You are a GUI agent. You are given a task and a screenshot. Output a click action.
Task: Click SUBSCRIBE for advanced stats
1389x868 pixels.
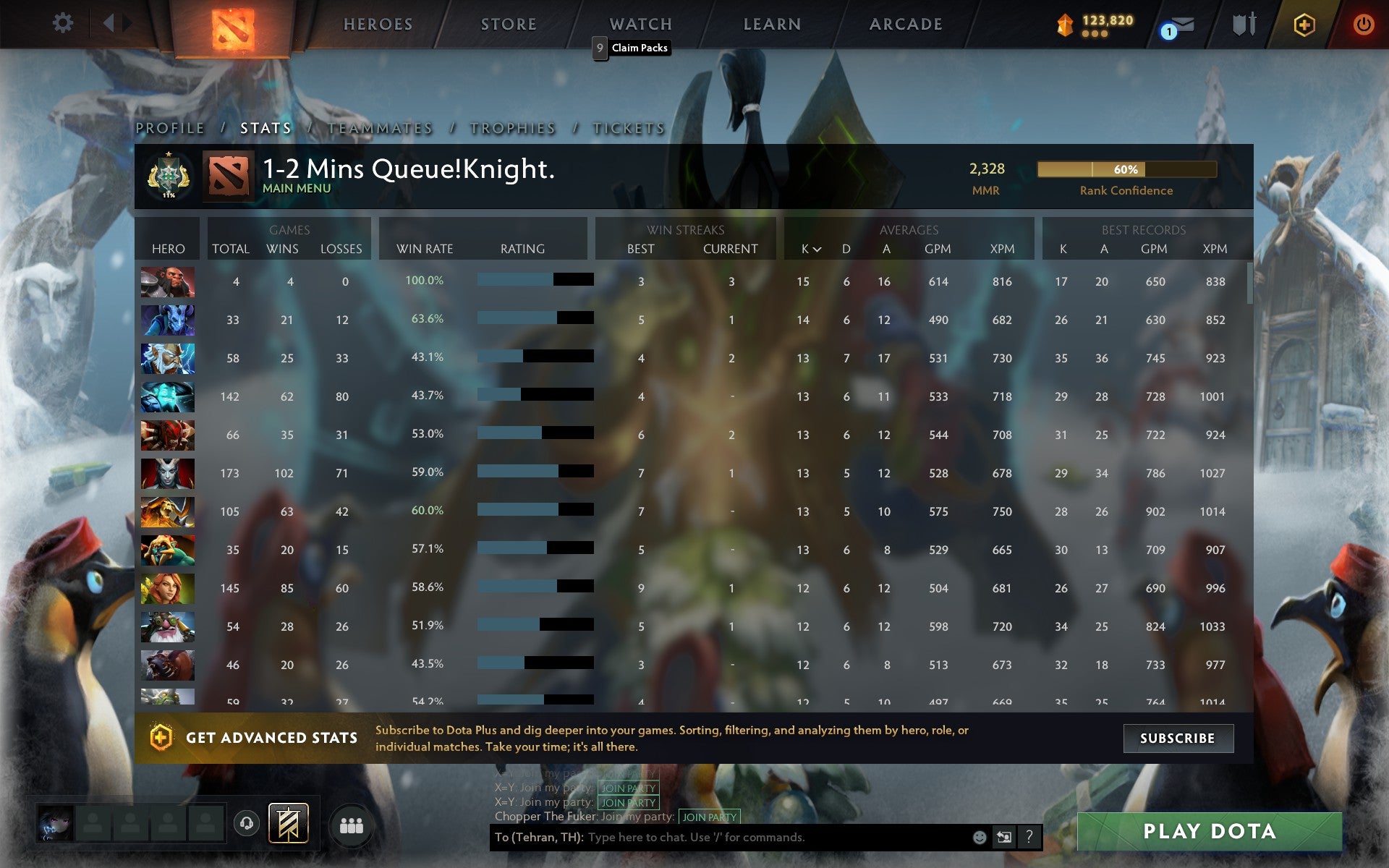[1177, 738]
